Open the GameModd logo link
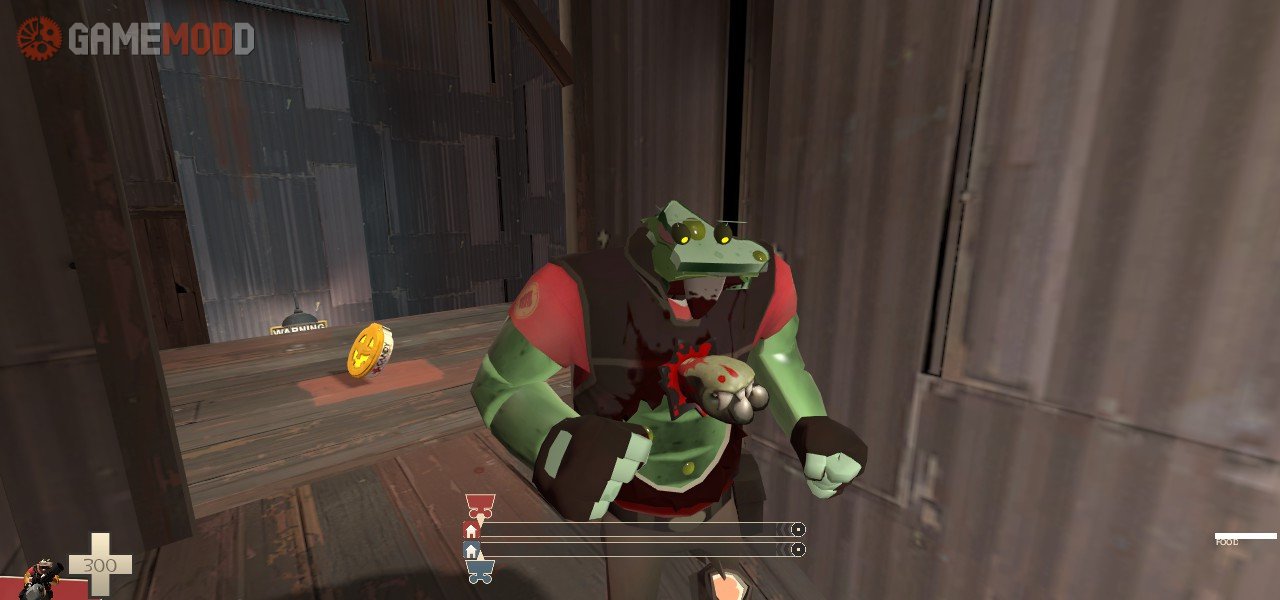 (x=135, y=38)
